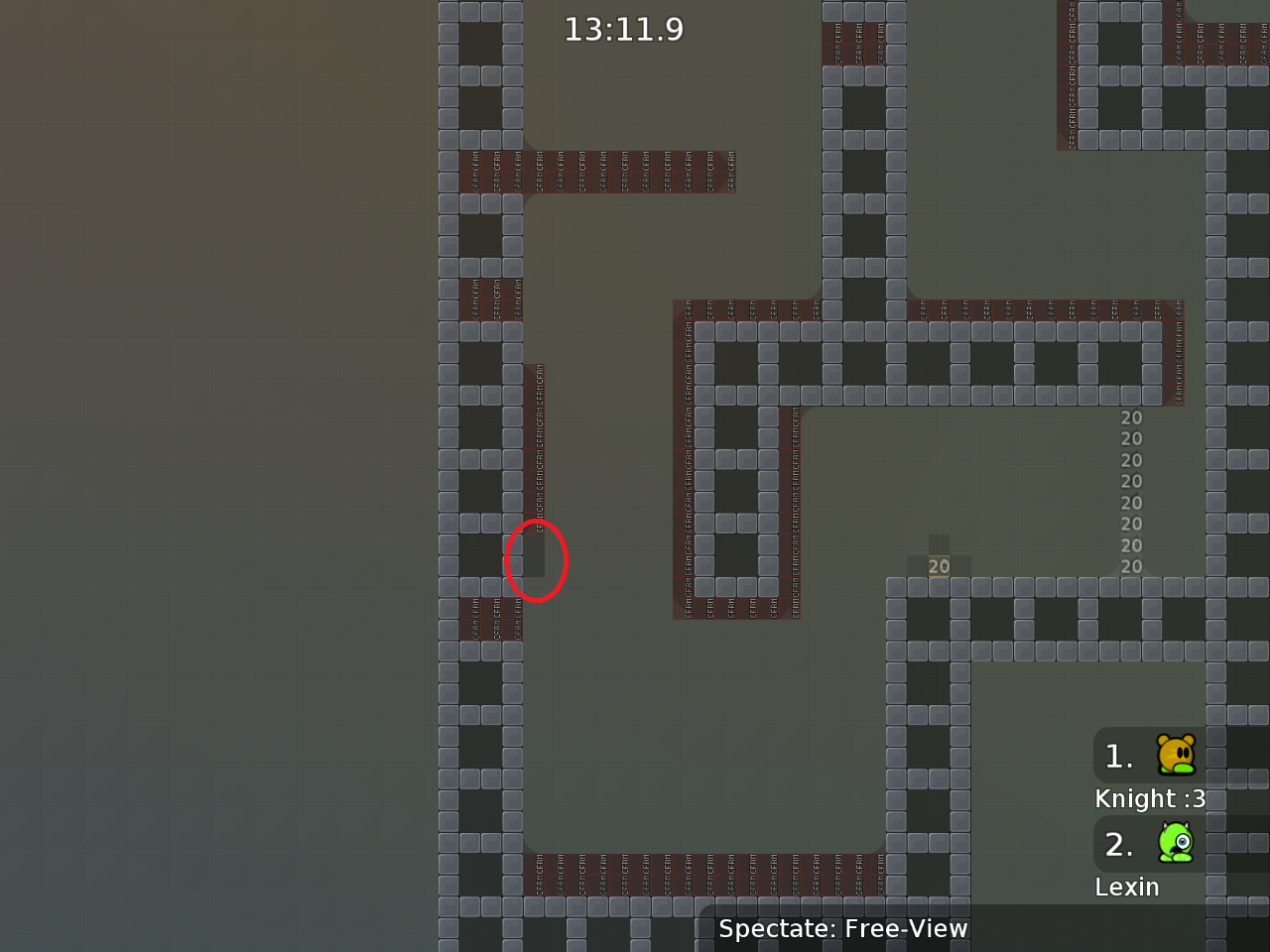Image resolution: width=1270 pixels, height=952 pixels.
Task: Click the bottommost 20 in the right column
Action: coord(1130,566)
